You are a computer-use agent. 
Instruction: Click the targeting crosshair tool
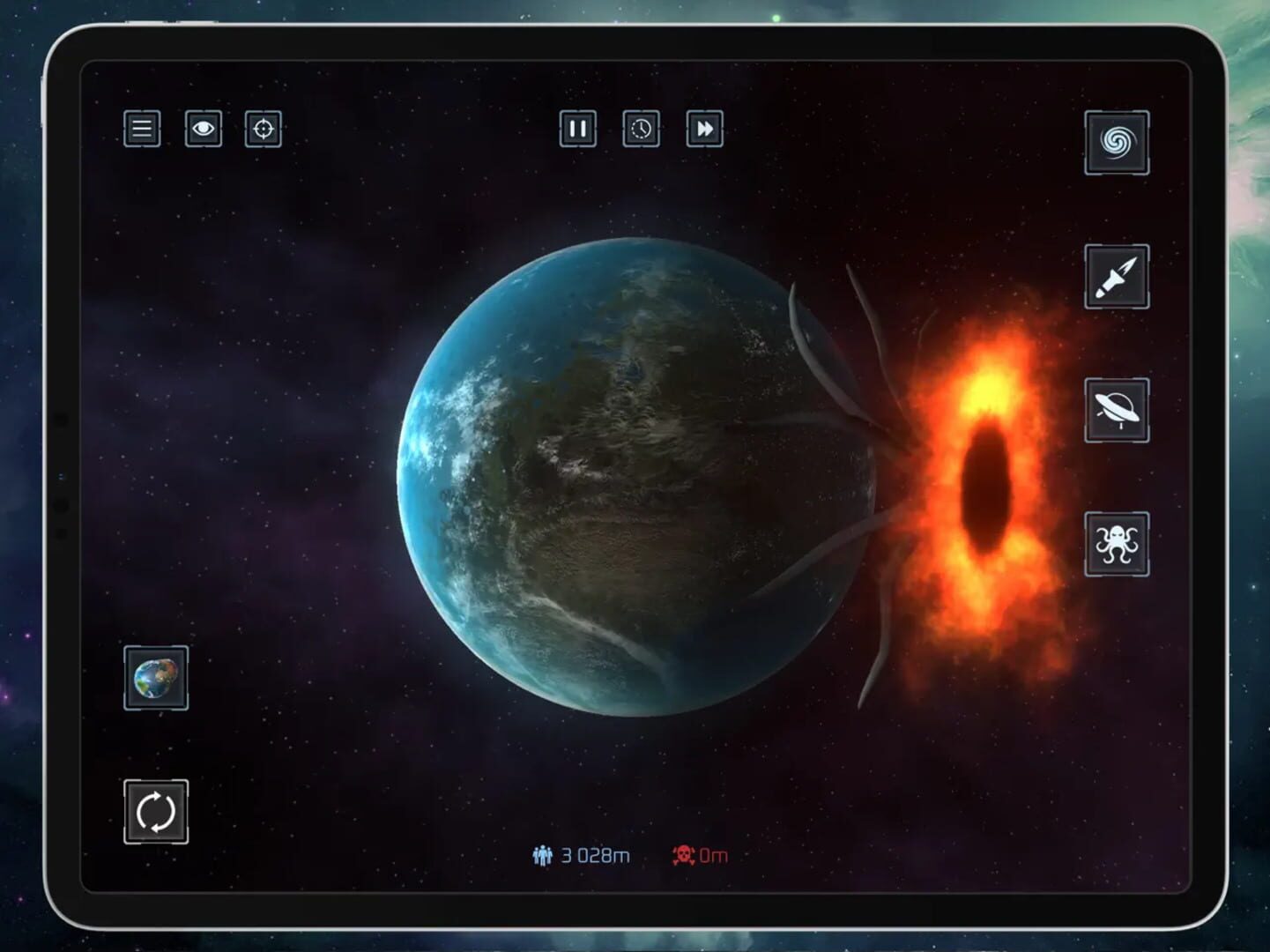click(264, 130)
